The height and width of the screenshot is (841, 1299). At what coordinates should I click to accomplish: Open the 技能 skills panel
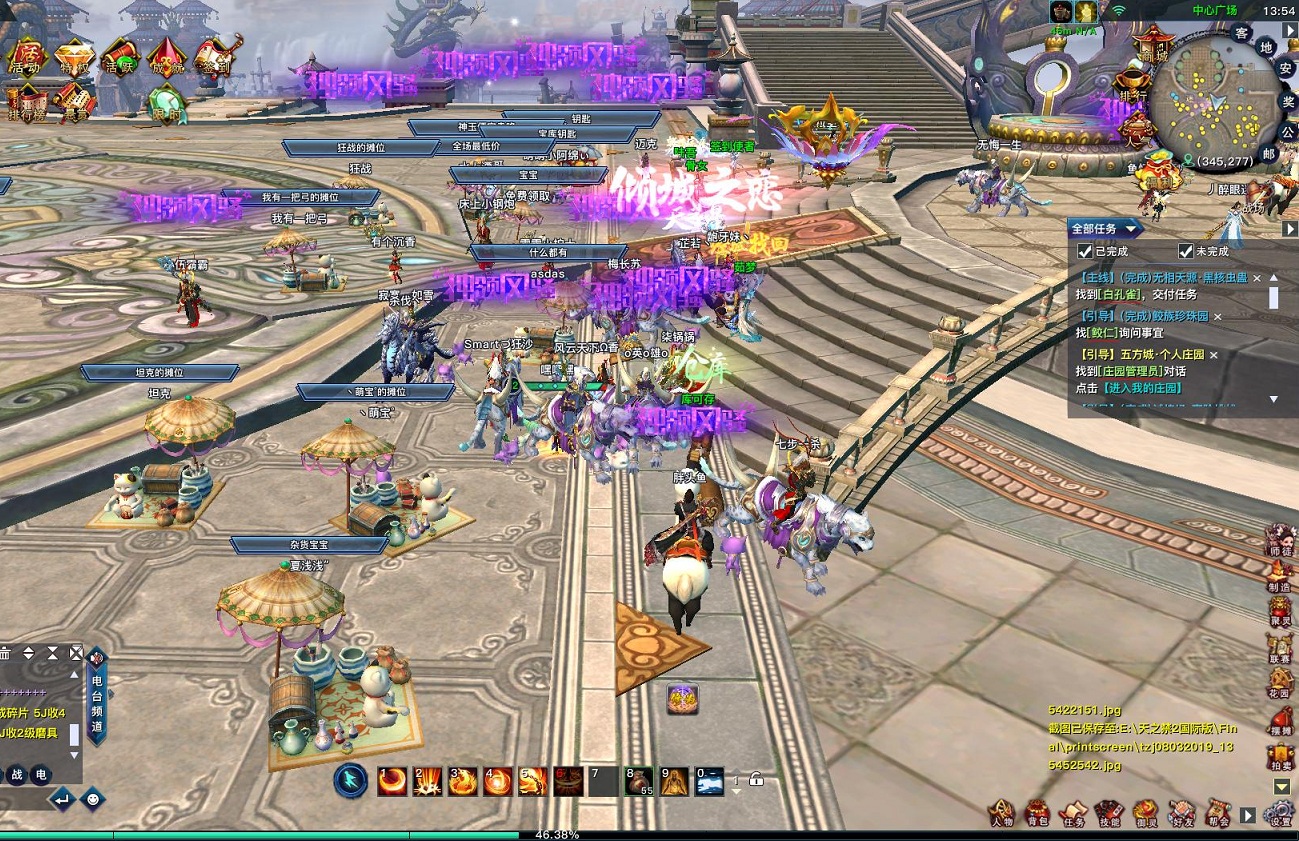1109,813
